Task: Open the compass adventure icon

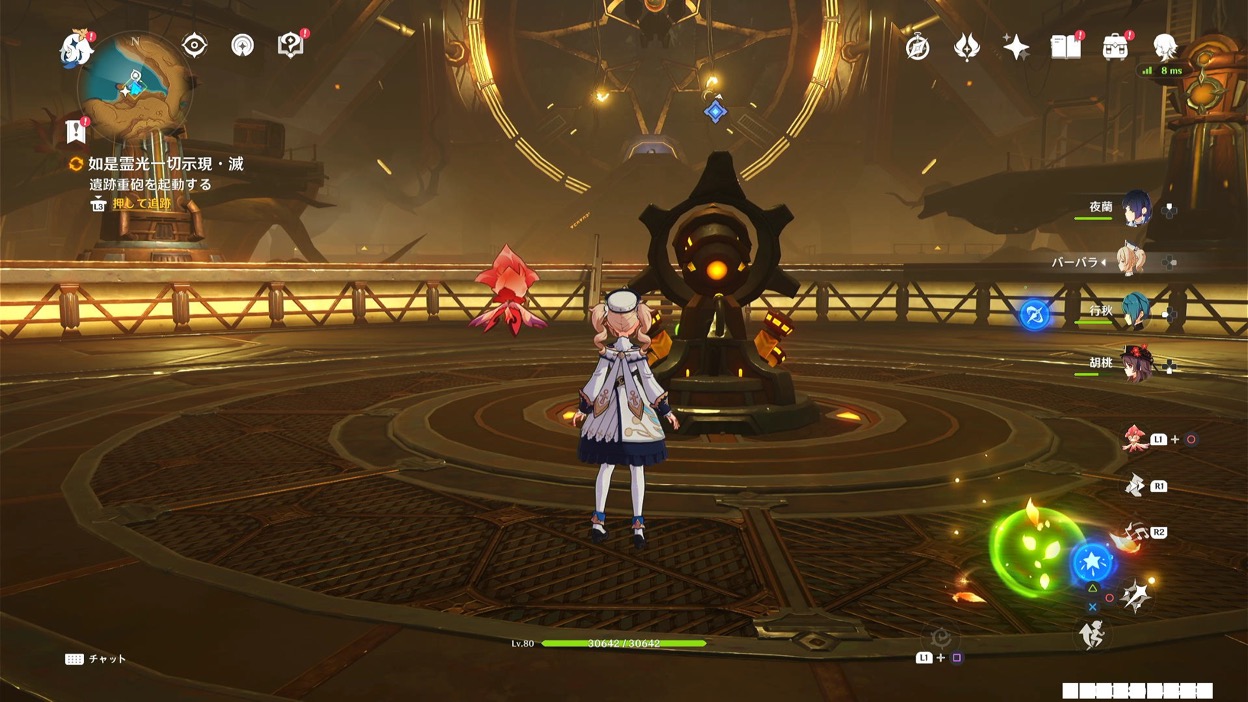Action: (x=917, y=47)
